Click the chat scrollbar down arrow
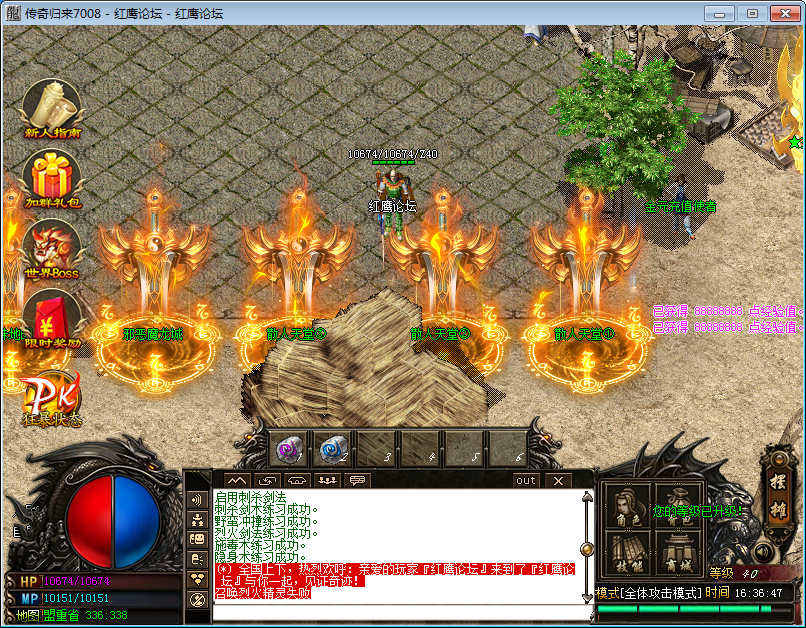This screenshot has height=628, width=806. point(587,597)
